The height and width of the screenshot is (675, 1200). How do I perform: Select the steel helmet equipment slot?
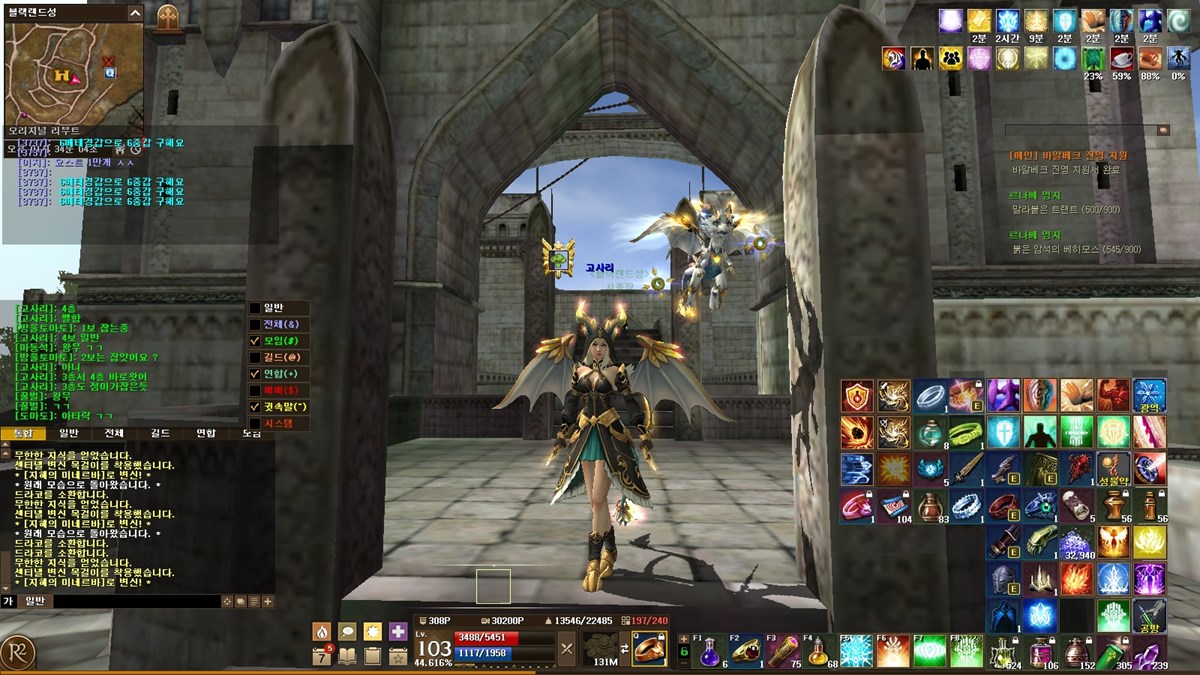pos(1004,579)
